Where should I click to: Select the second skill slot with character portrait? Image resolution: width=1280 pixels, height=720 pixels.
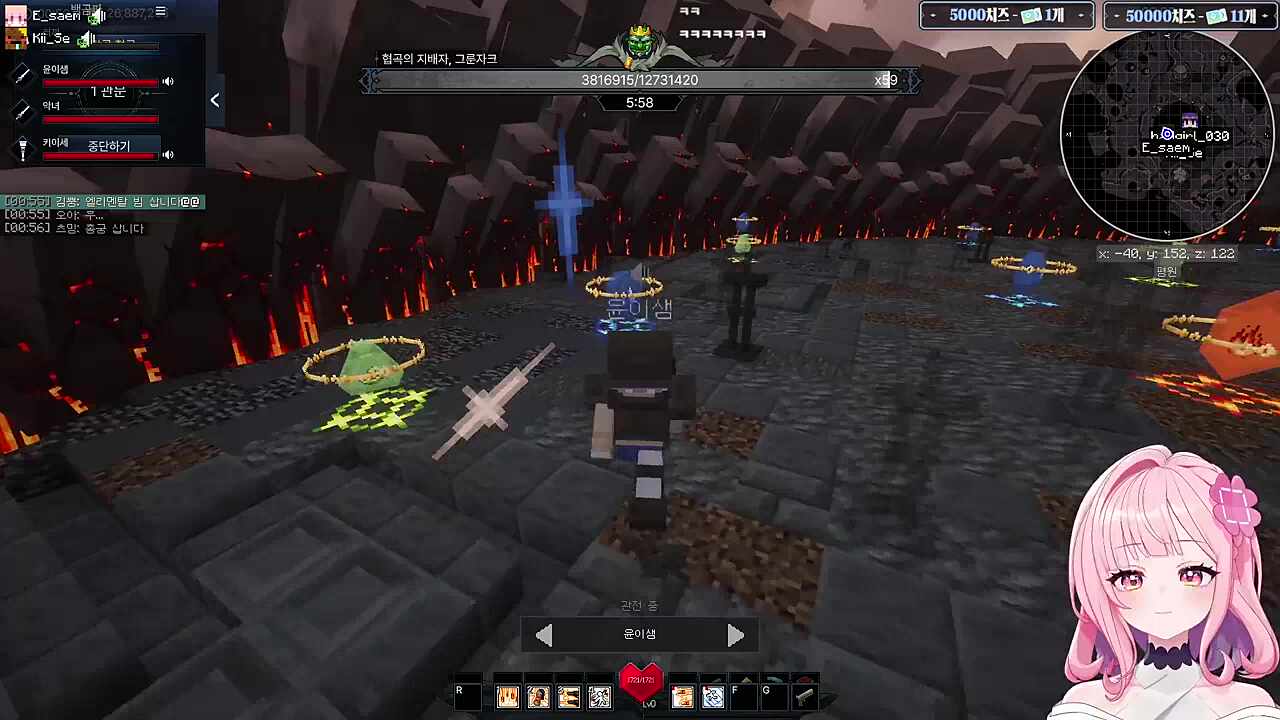coord(538,697)
